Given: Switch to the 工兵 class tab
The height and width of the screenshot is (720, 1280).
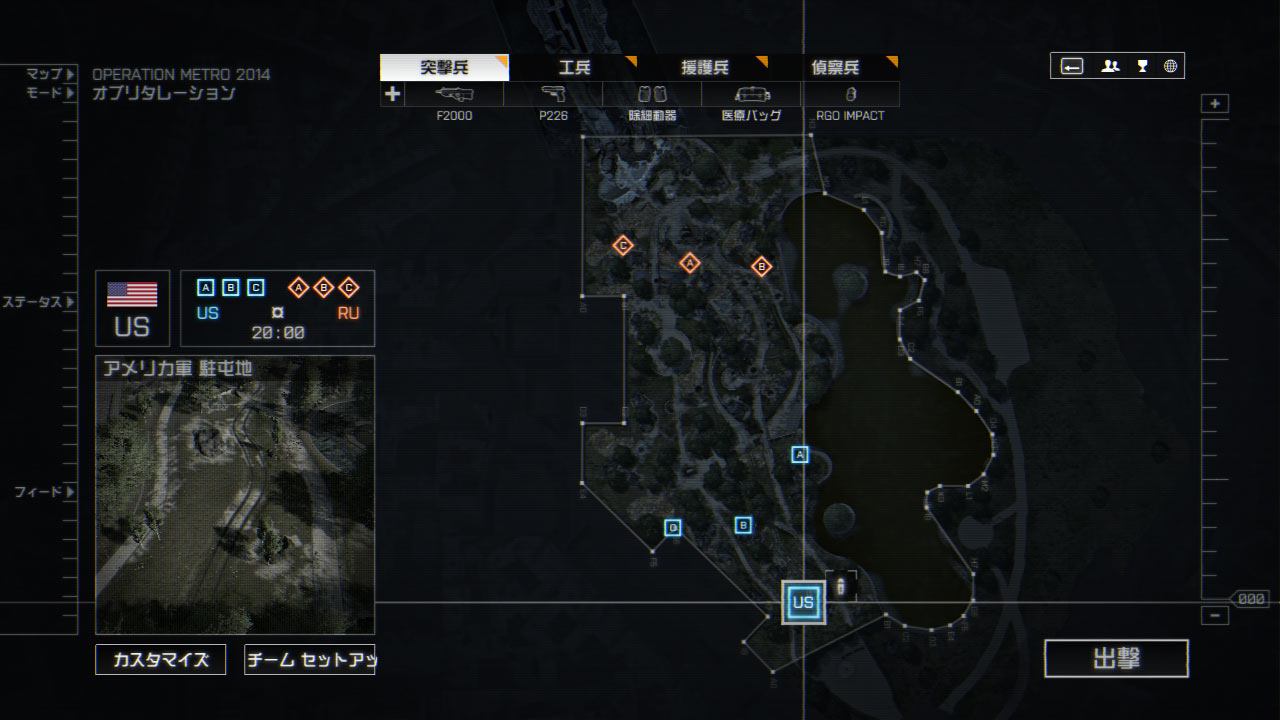Looking at the screenshot, I should pos(575,68).
